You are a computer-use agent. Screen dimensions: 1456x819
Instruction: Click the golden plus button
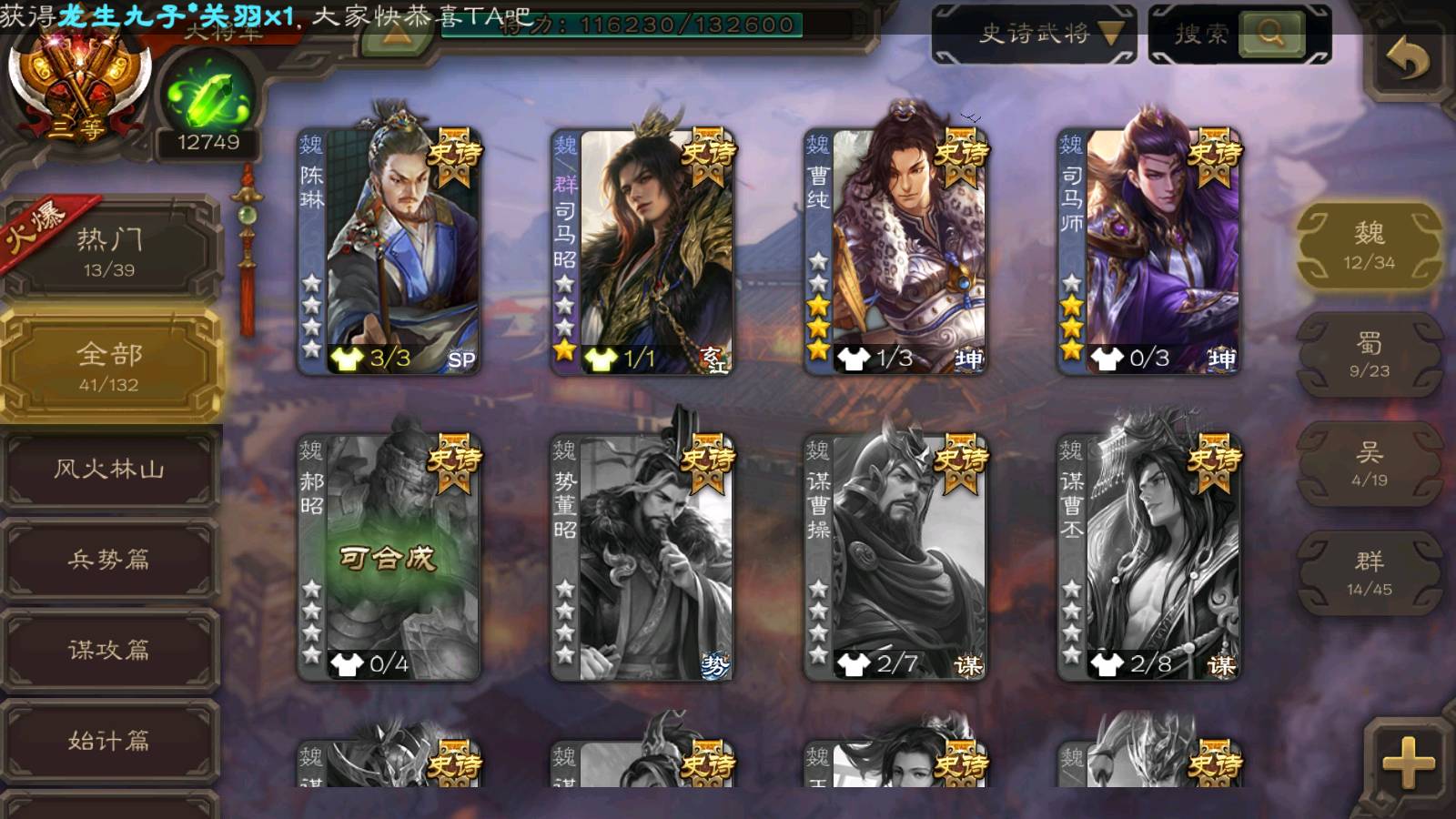tap(1407, 763)
